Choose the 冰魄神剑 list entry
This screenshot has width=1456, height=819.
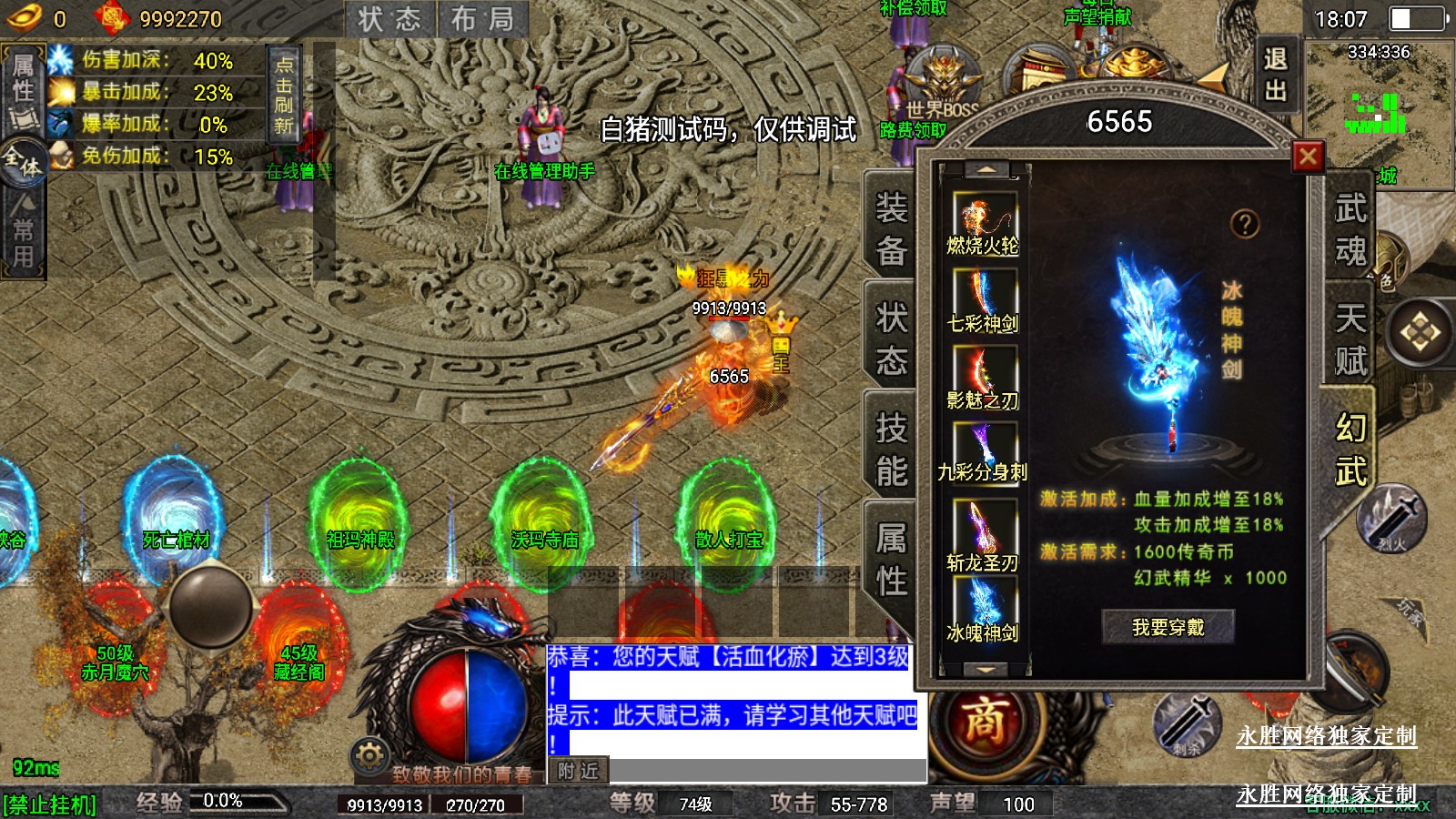click(983, 610)
